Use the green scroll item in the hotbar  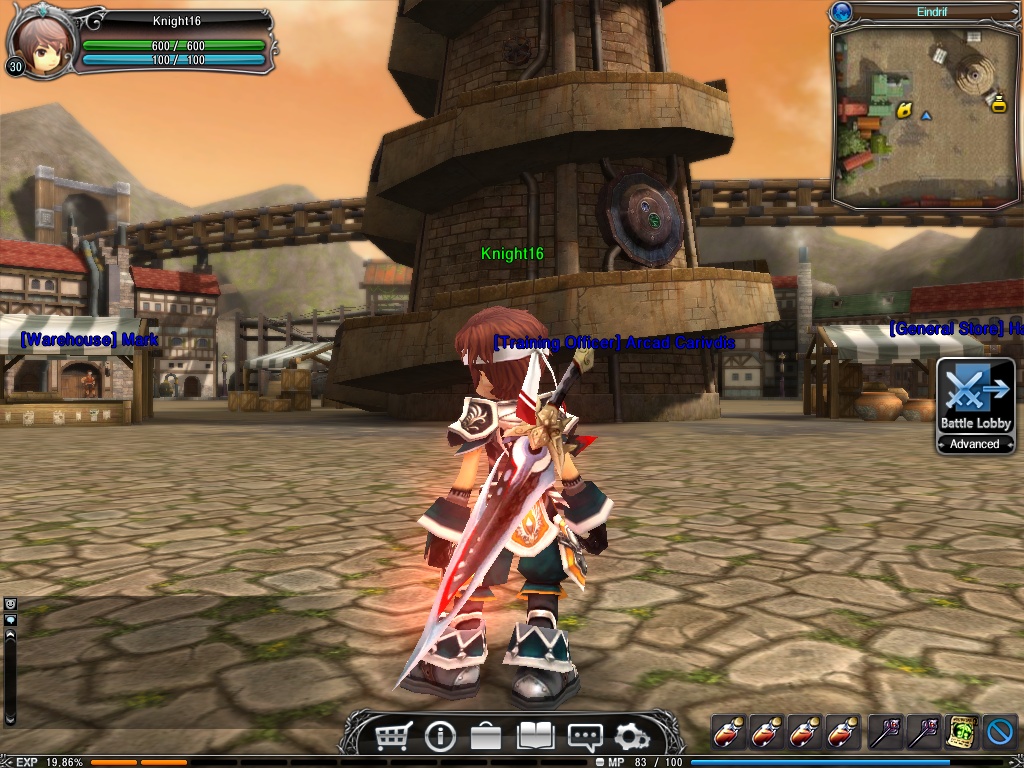pos(962,733)
